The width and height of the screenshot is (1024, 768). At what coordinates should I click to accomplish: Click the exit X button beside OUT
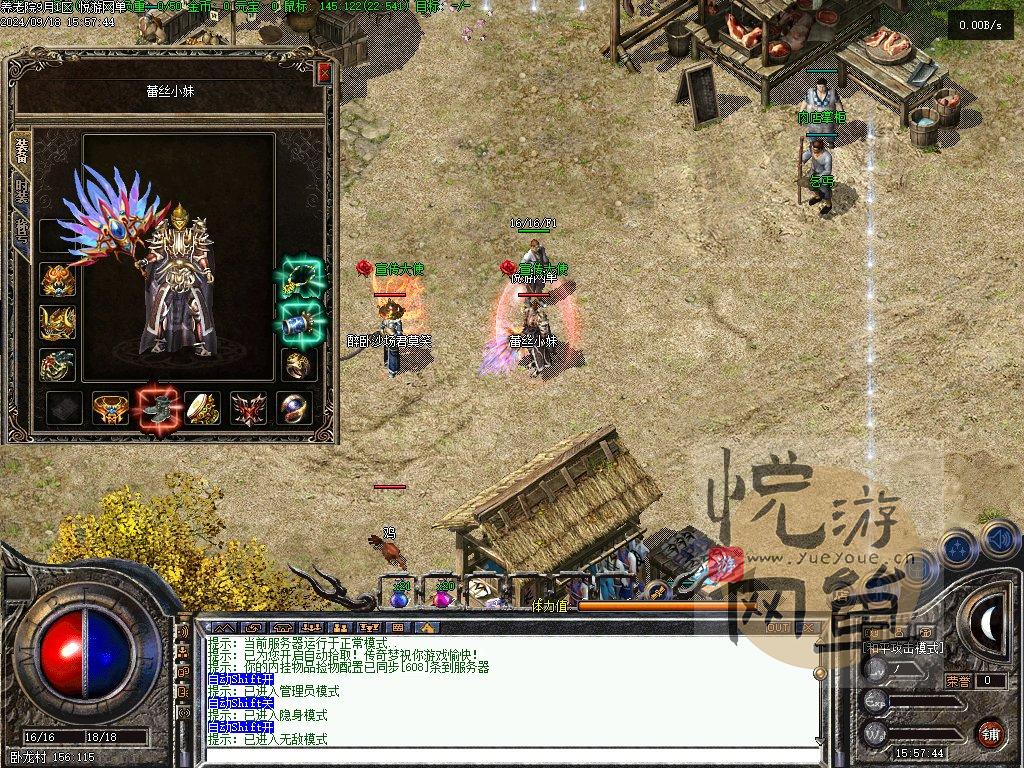click(808, 628)
